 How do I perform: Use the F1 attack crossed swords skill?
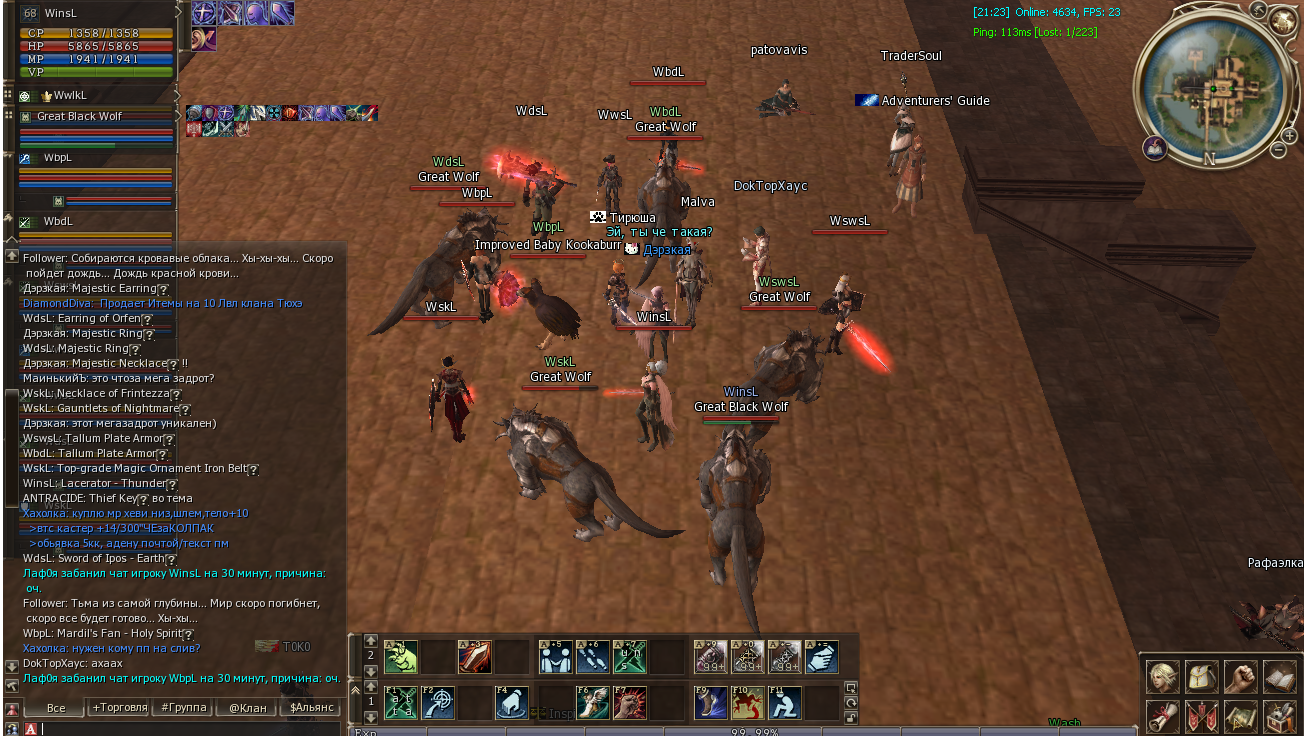click(x=401, y=702)
